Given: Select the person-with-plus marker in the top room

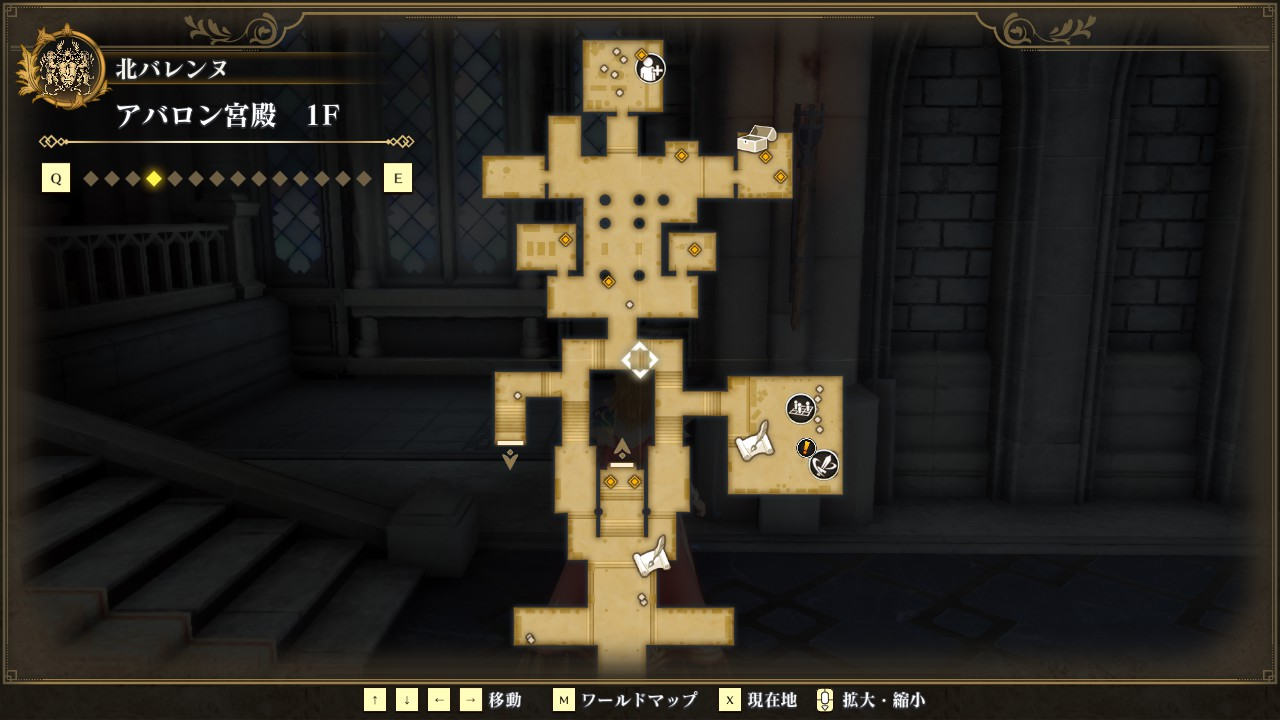Looking at the screenshot, I should click(x=650, y=68).
